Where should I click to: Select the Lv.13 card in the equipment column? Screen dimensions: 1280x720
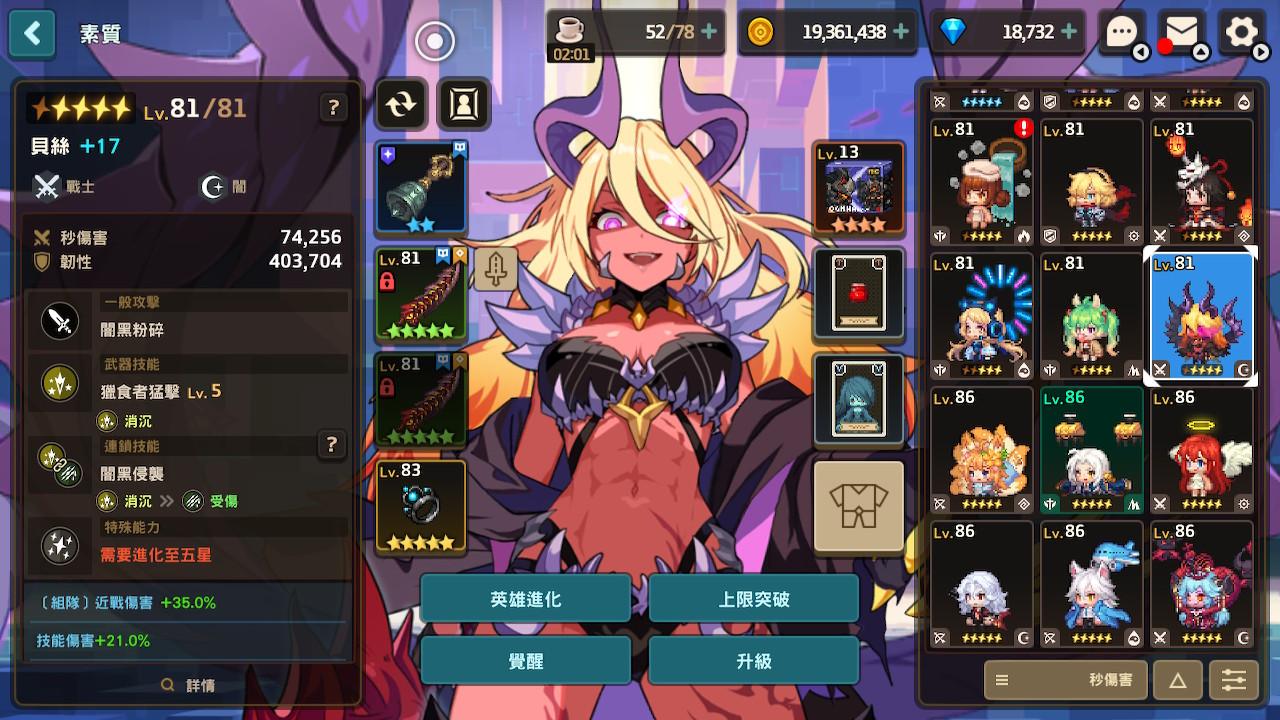(x=858, y=188)
